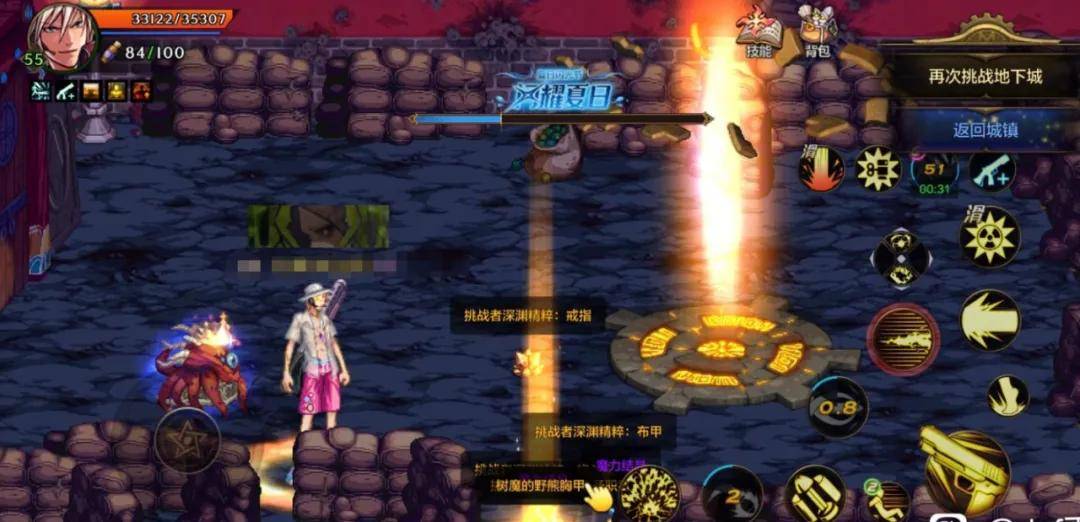The width and height of the screenshot is (1080, 522).
Task: Tap the star button near the joystick
Action: tap(187, 440)
